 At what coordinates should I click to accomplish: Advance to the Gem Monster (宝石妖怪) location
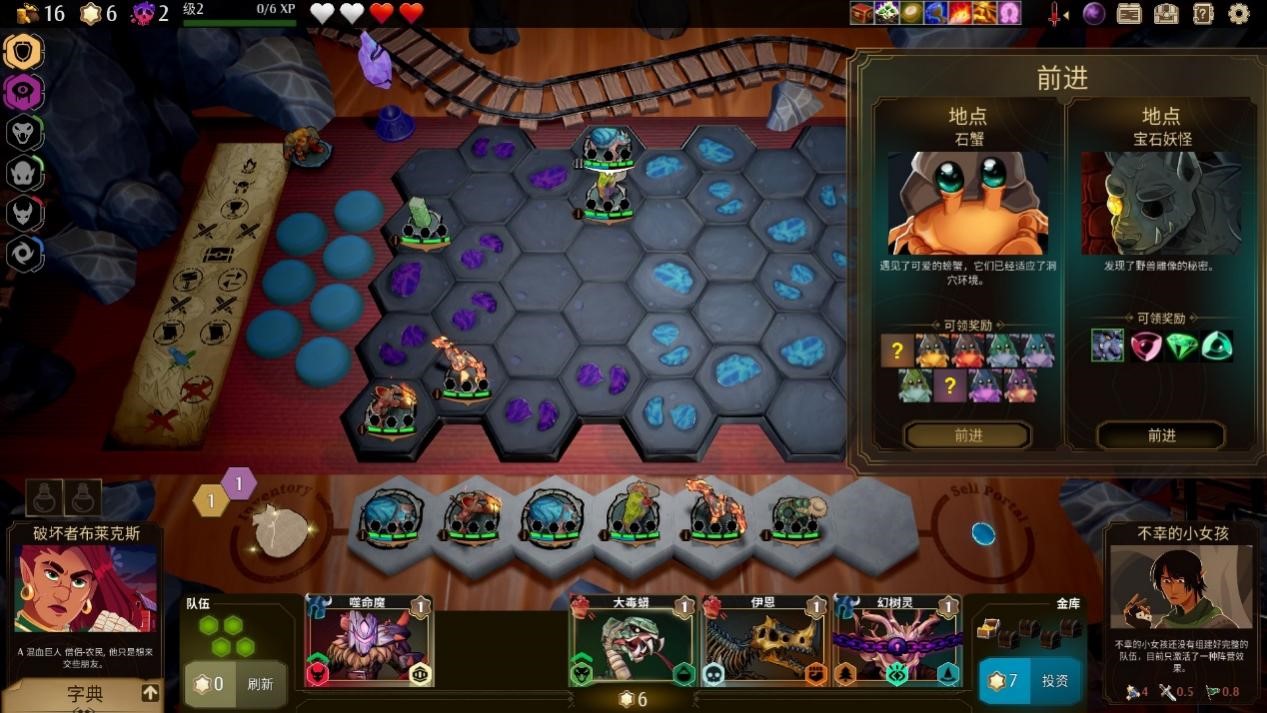1160,435
